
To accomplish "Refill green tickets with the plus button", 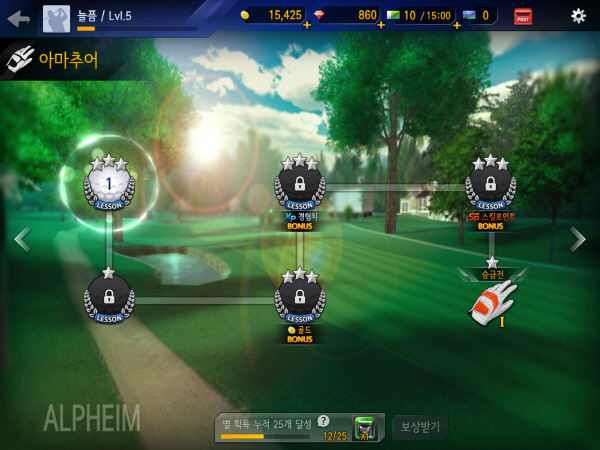I will click(456, 25).
